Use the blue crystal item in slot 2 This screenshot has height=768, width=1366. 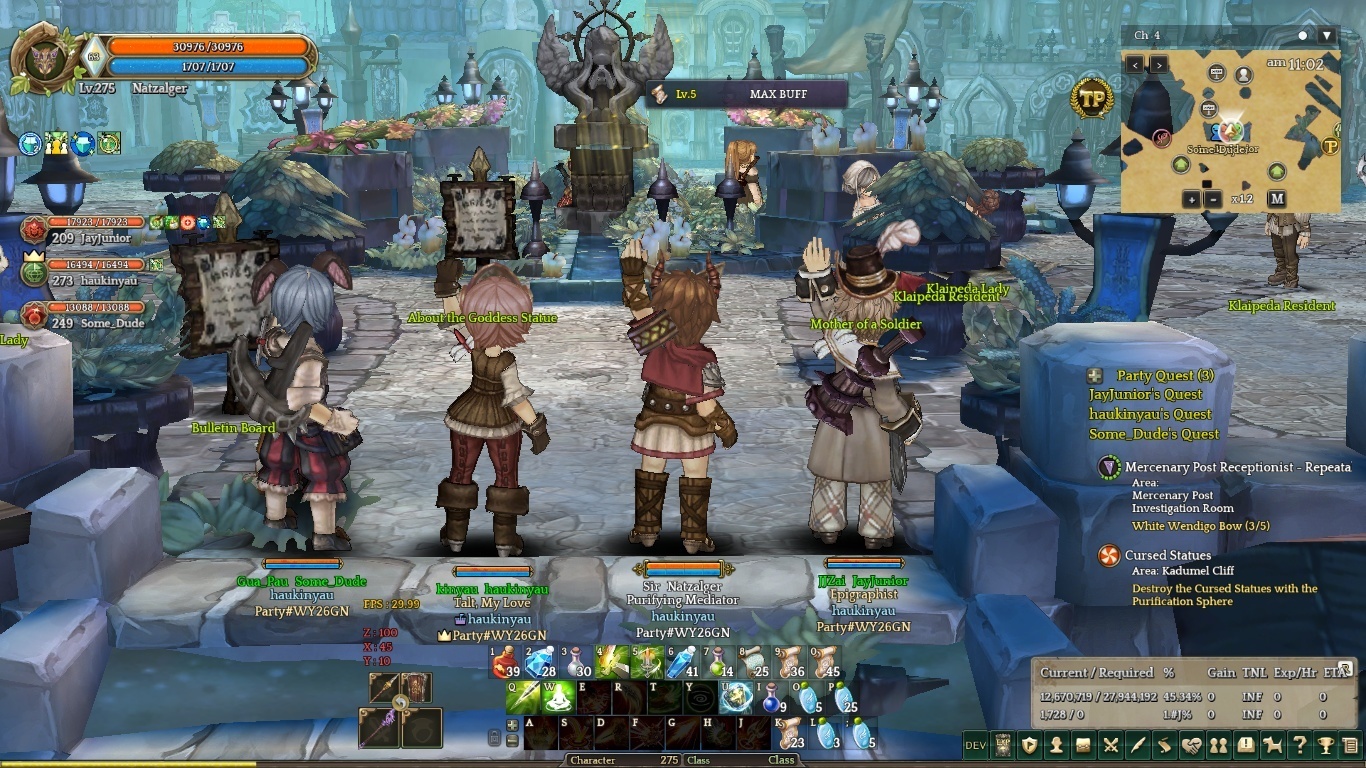[541, 662]
